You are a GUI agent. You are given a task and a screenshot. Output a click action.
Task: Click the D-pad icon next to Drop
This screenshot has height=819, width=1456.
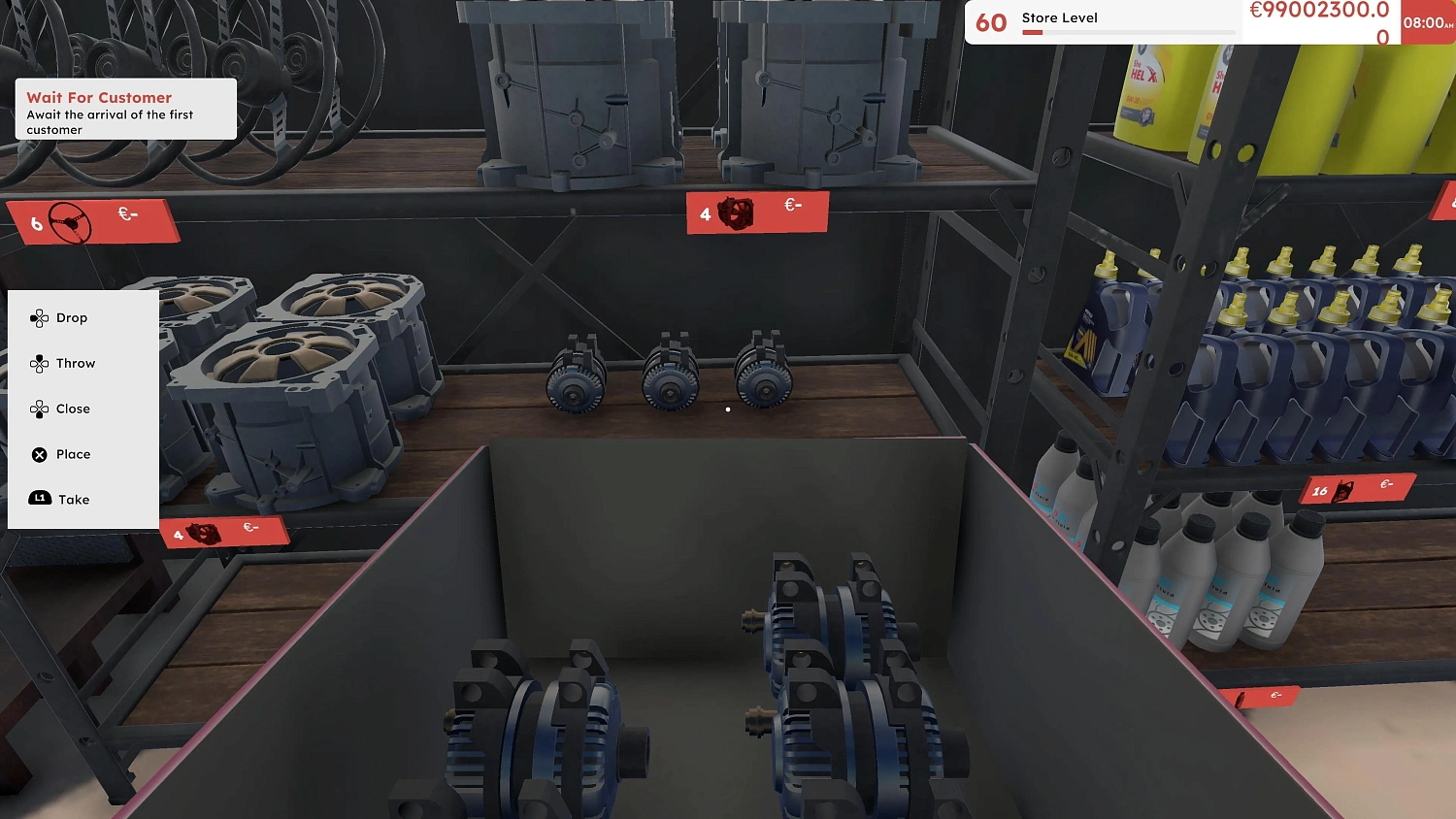coord(40,317)
